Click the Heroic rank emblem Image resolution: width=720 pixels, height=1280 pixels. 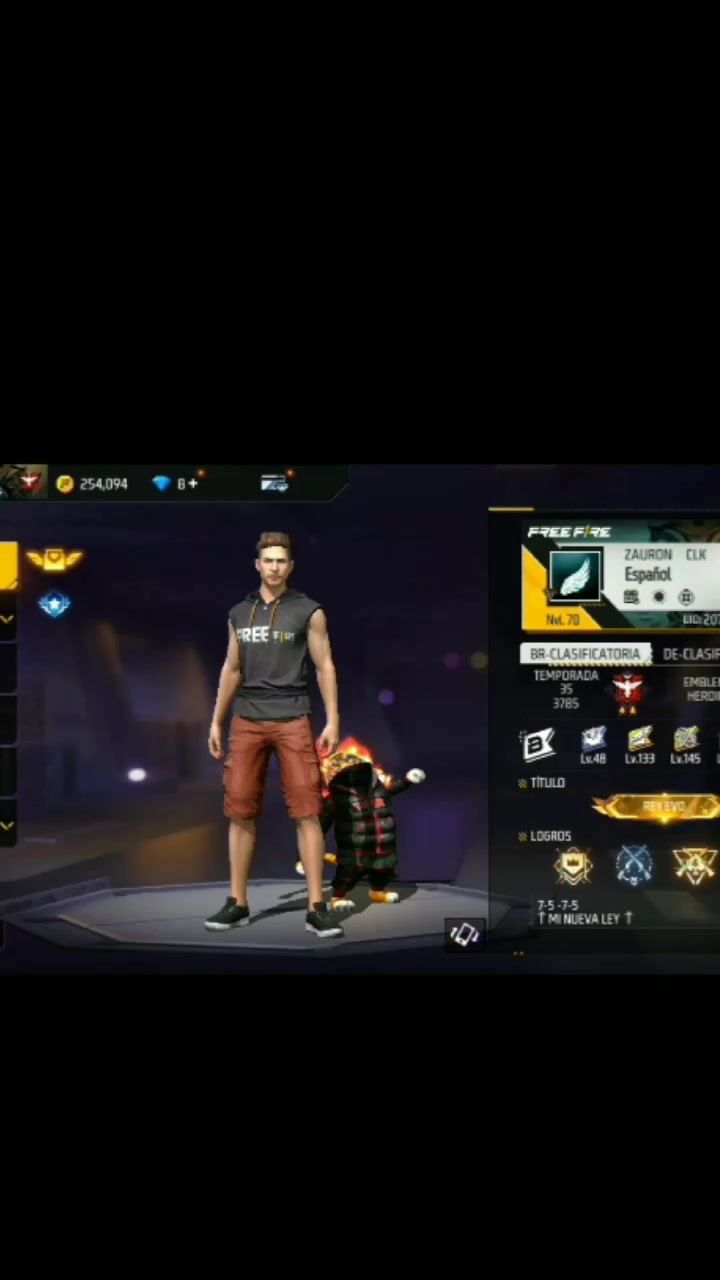coord(627,691)
